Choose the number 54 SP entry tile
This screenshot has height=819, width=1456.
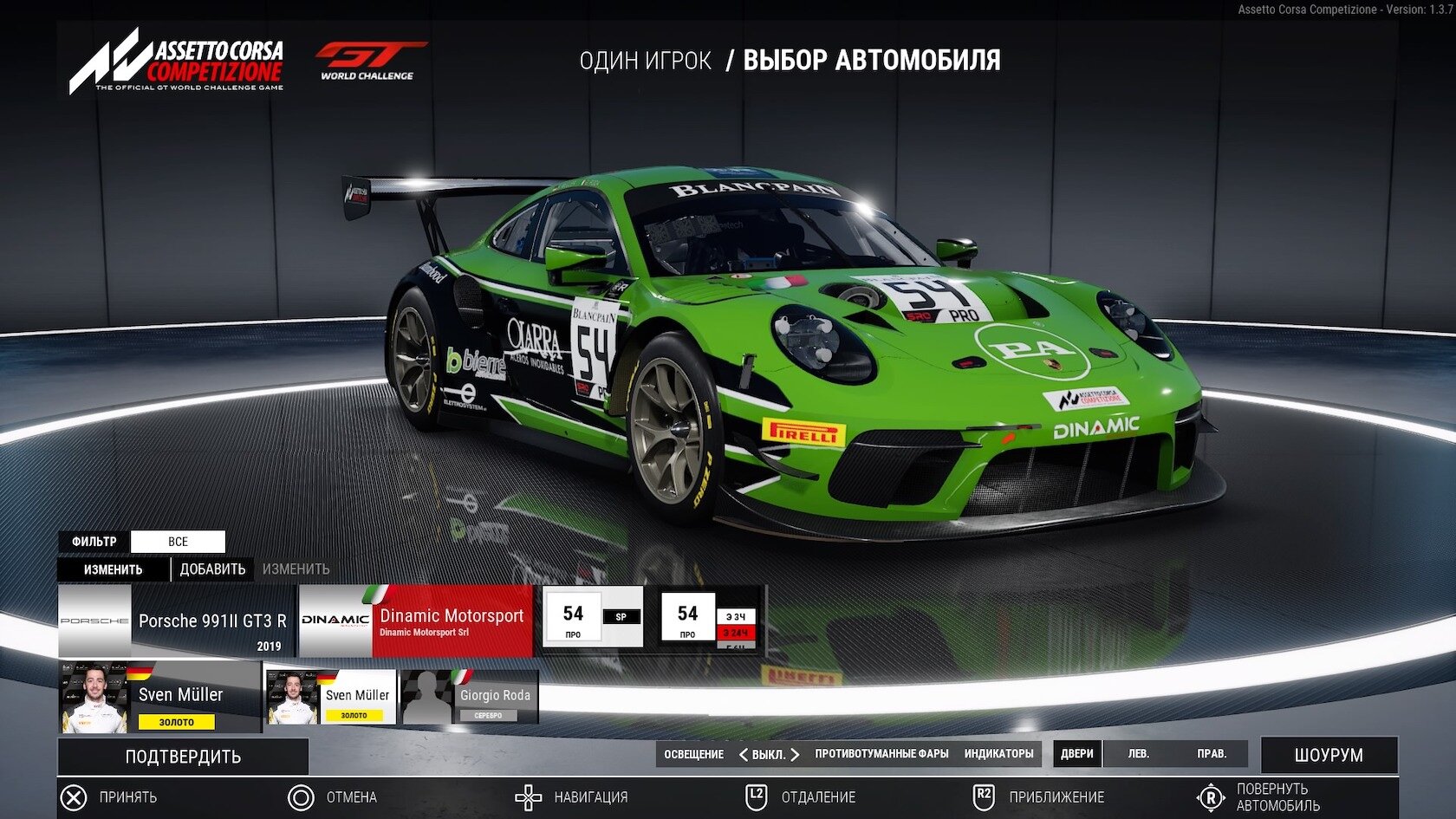593,617
